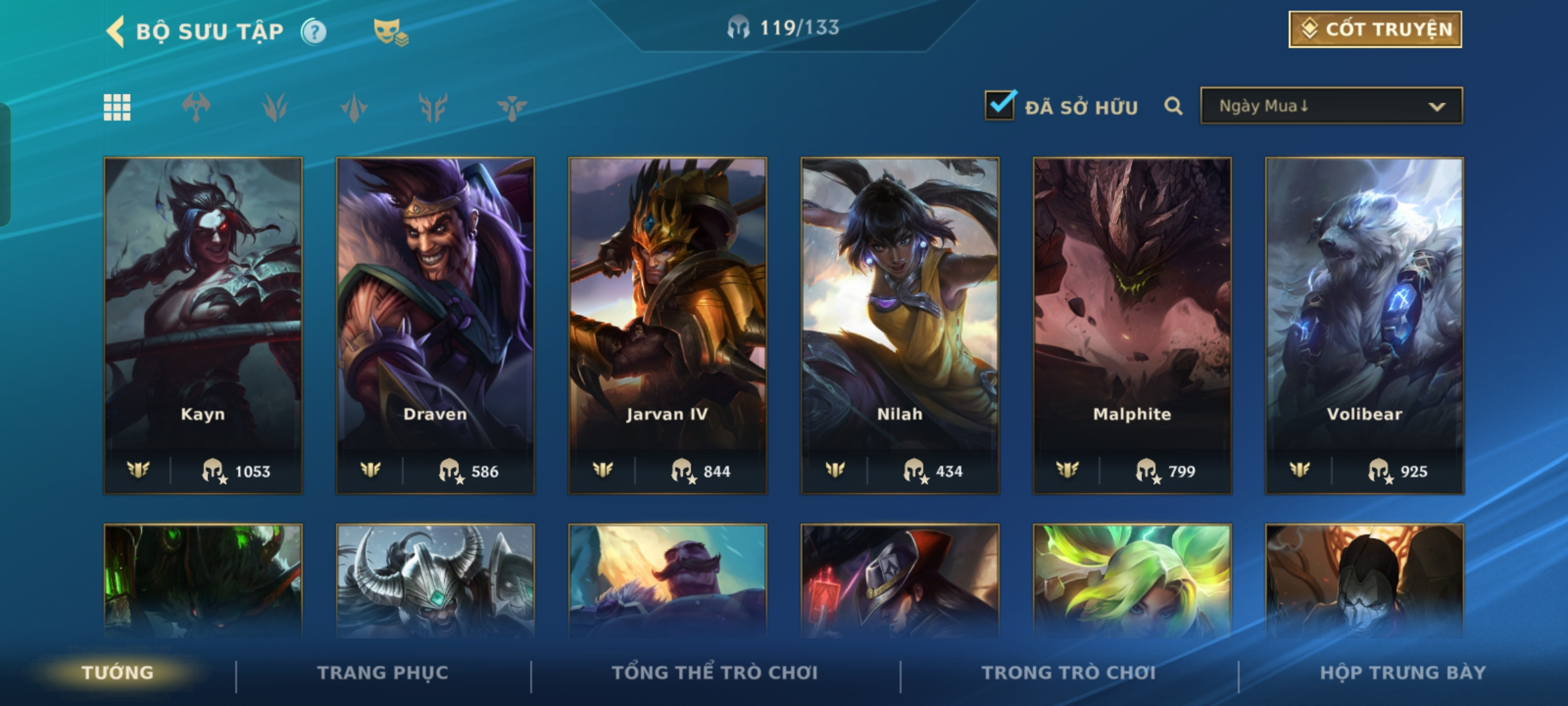Go to the Hộp Trưng Bày tab
This screenshot has width=1568, height=706.
tap(1403, 673)
